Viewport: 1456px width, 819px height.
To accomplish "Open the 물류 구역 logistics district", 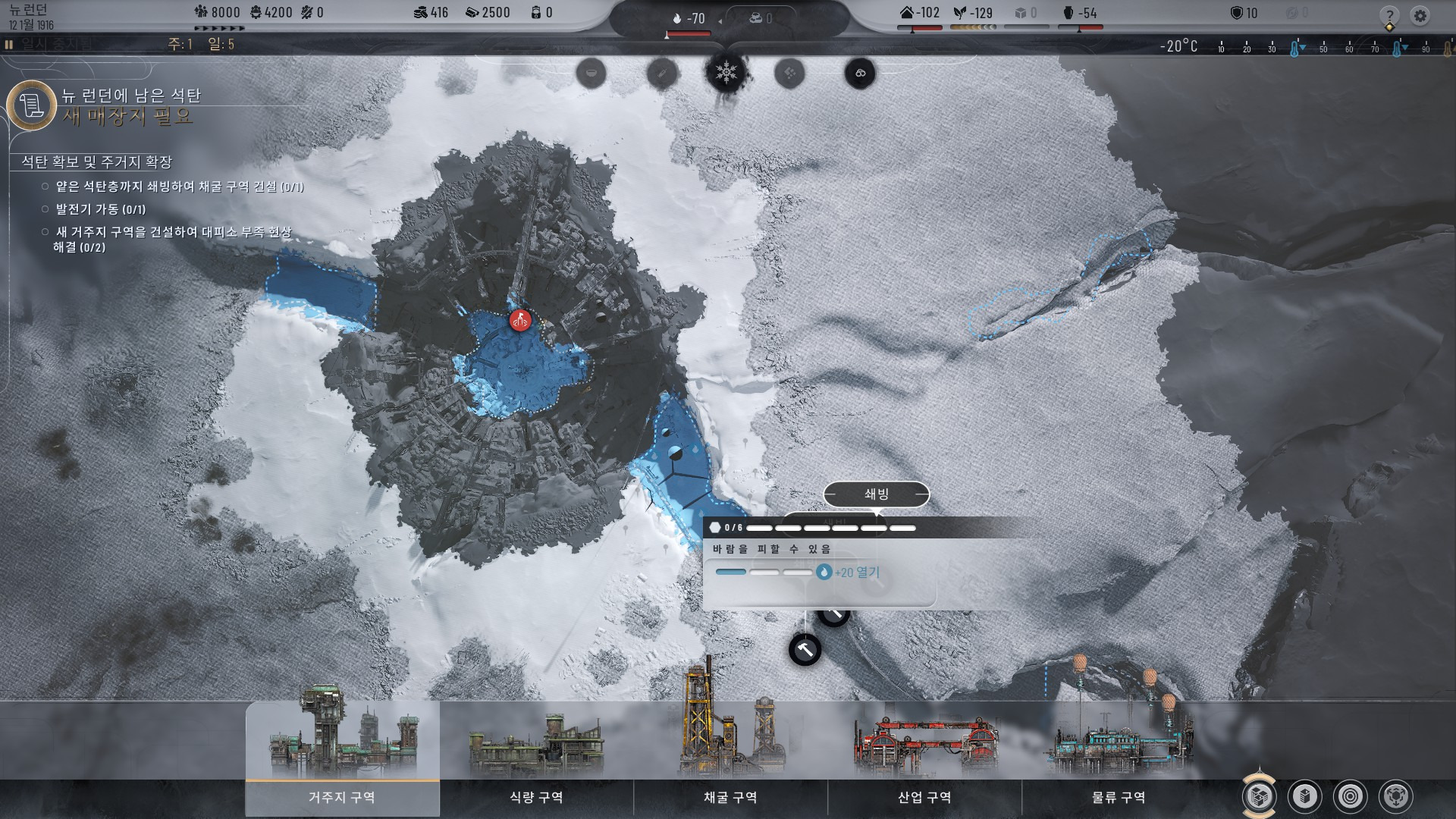I will [1119, 796].
